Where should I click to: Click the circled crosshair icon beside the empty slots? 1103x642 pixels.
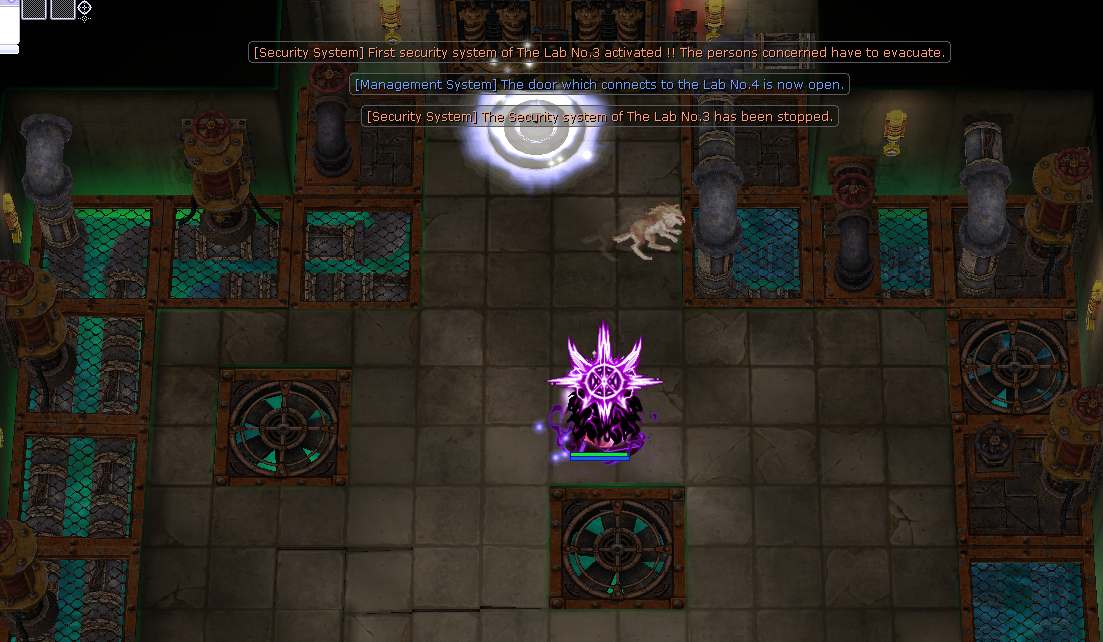click(x=85, y=9)
